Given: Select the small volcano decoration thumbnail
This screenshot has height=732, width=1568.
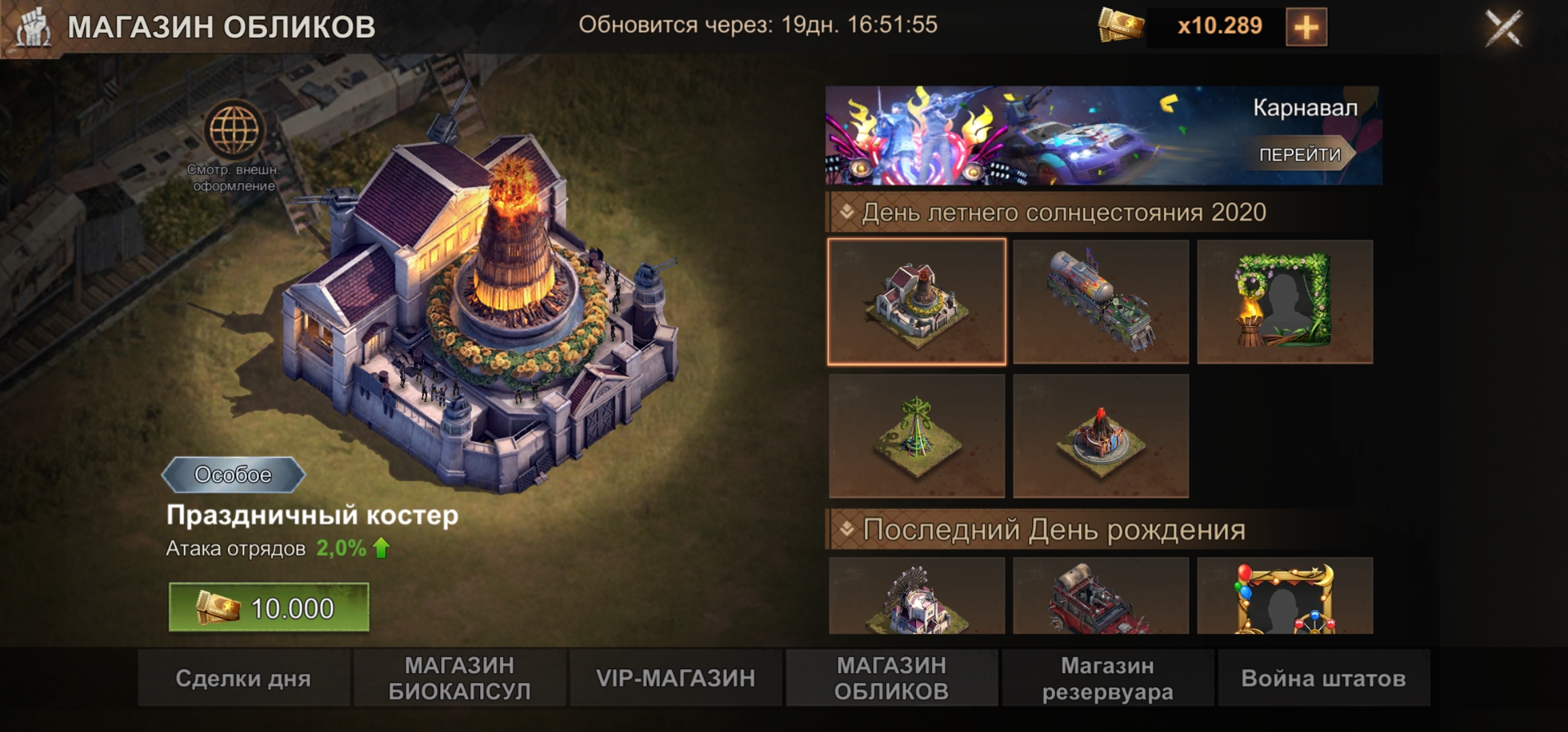Looking at the screenshot, I should click(x=1101, y=436).
